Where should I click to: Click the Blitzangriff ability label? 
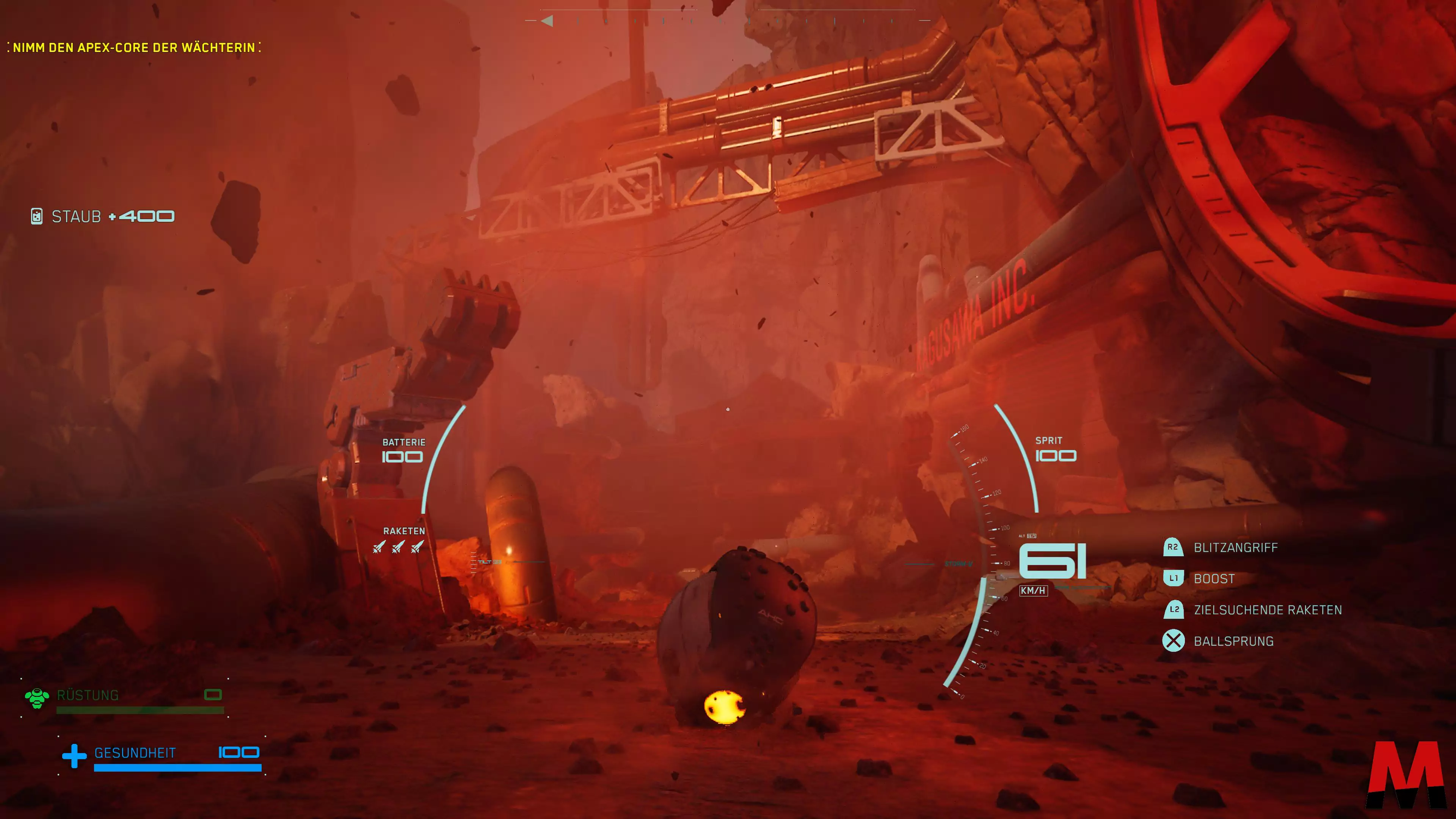coord(1235,548)
